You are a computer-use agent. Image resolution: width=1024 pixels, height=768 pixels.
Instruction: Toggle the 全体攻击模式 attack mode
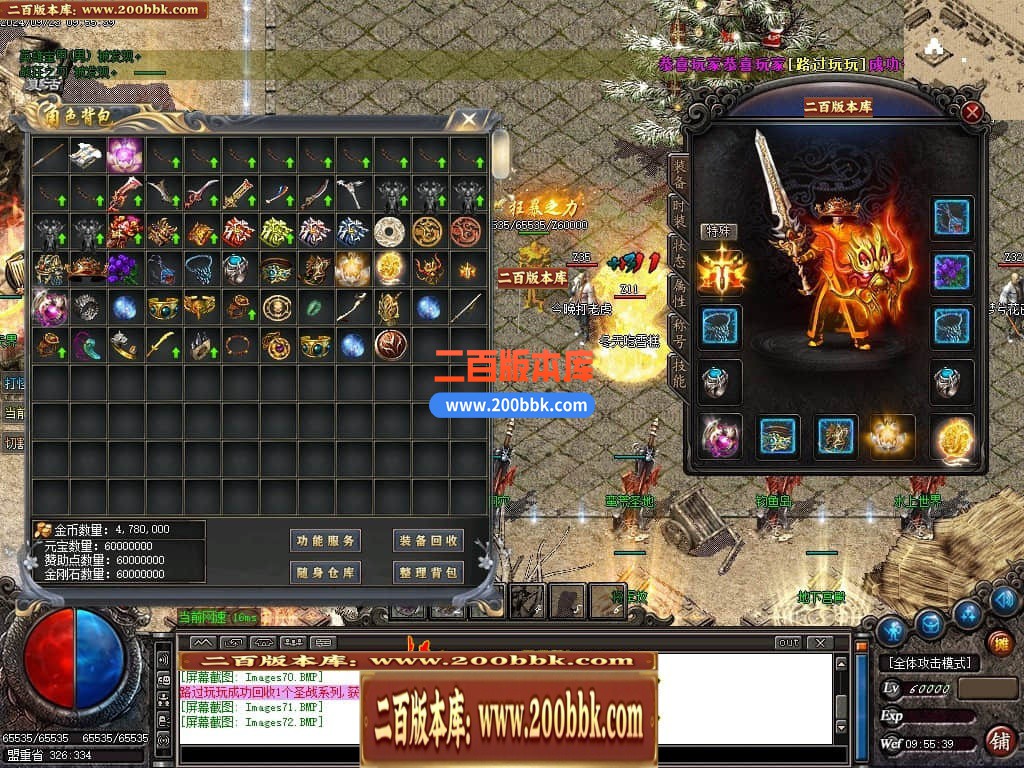click(x=929, y=663)
